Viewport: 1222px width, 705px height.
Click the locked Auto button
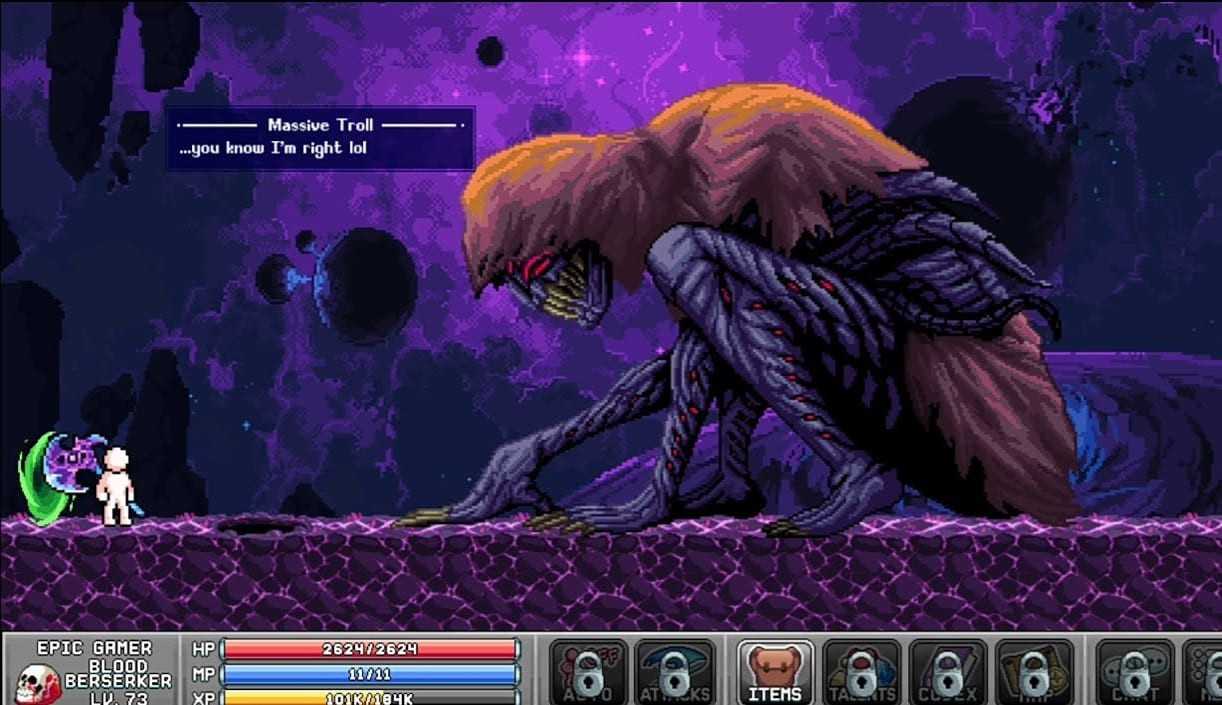point(589,672)
